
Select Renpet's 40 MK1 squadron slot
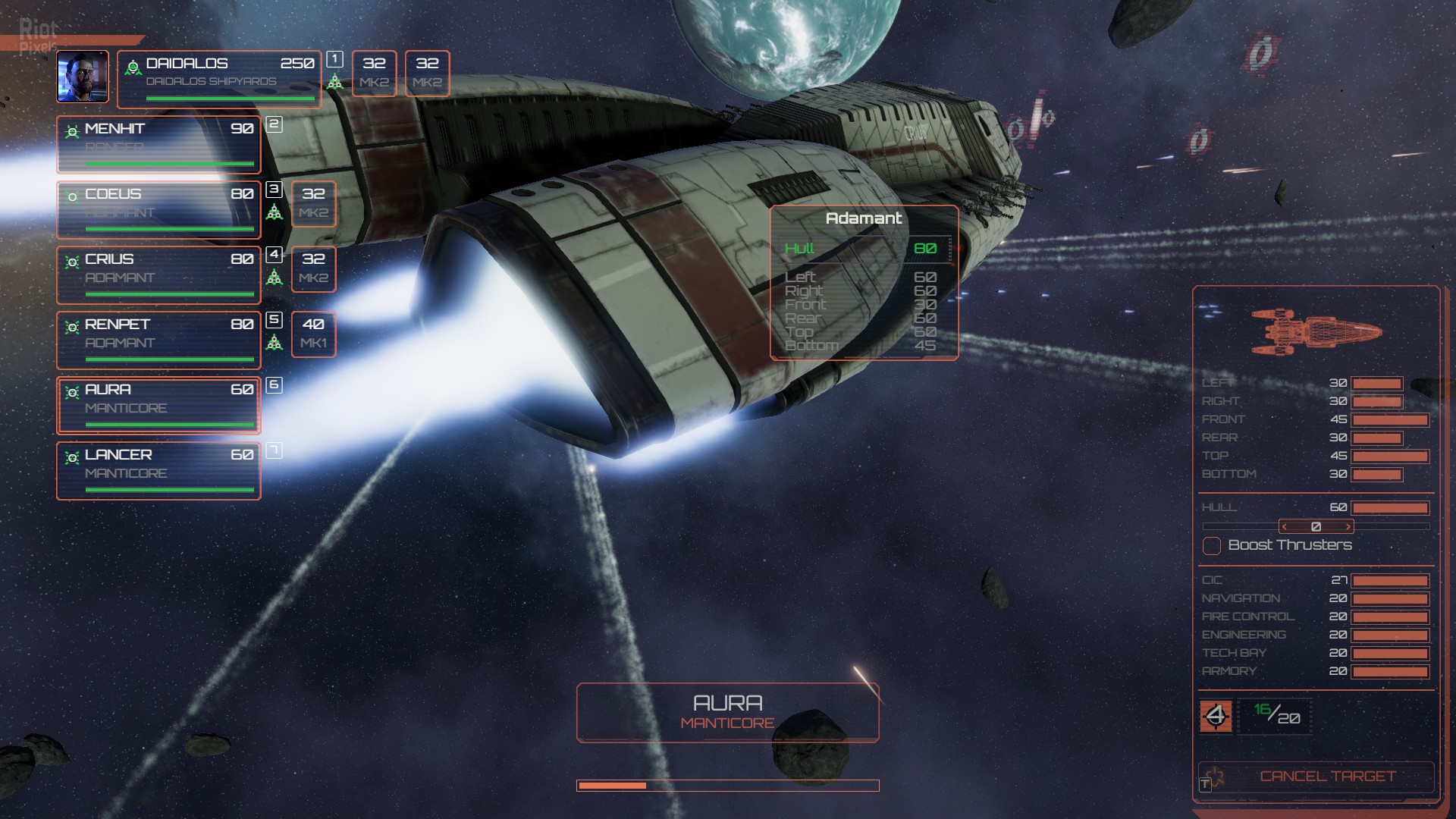click(x=313, y=334)
